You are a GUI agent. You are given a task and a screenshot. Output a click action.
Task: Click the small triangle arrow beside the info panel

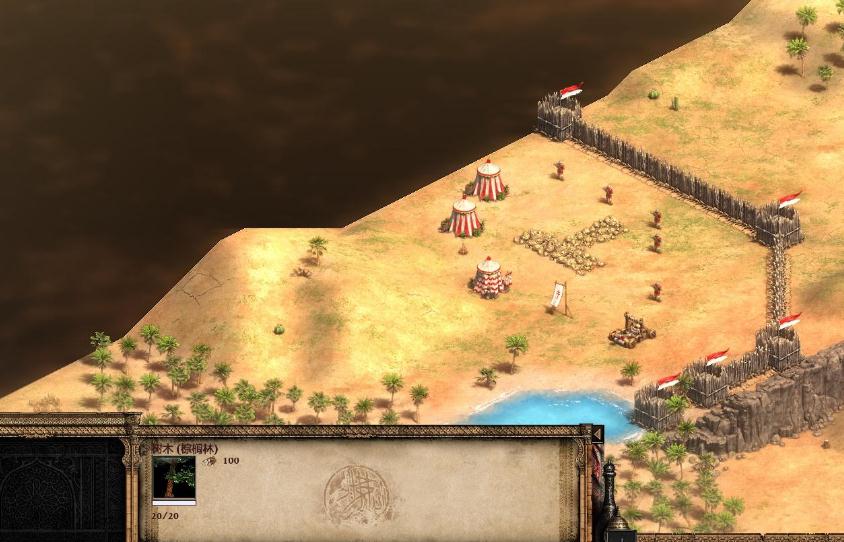598,433
